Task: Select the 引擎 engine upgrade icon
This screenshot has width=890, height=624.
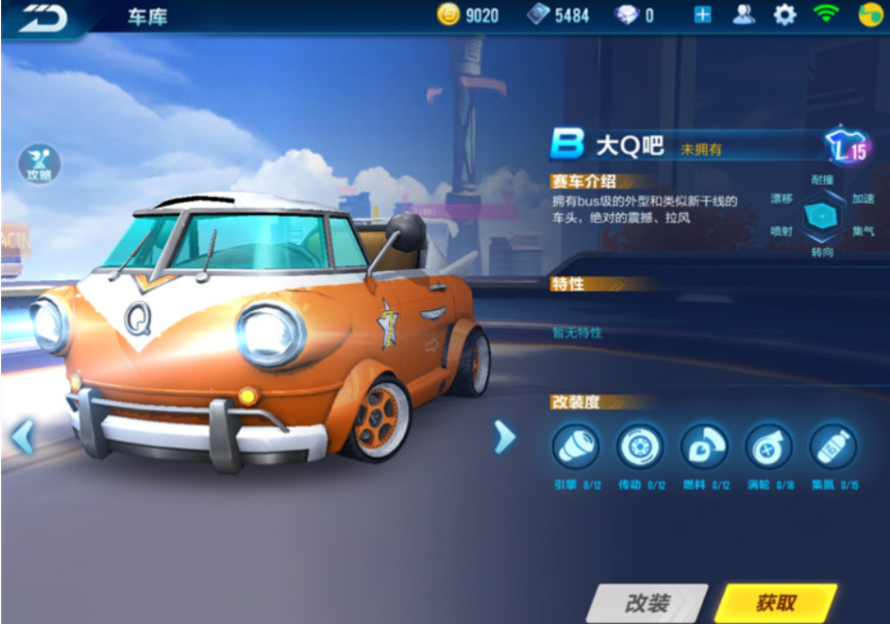Action: (576, 446)
